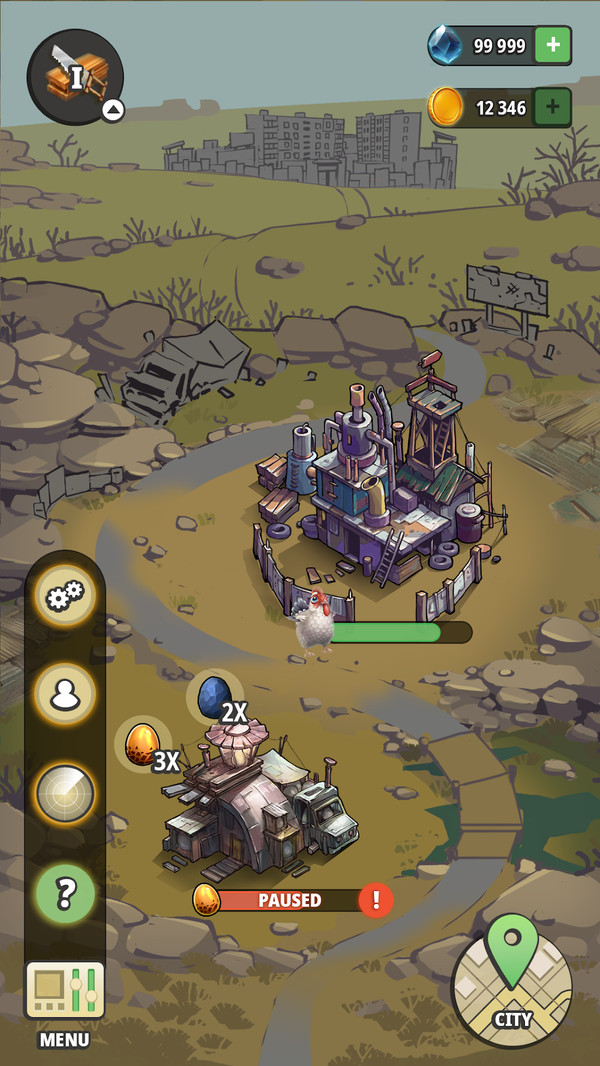This screenshot has width=600, height=1066.
Task: Tap the red exclamation alert badge
Action: point(376,900)
